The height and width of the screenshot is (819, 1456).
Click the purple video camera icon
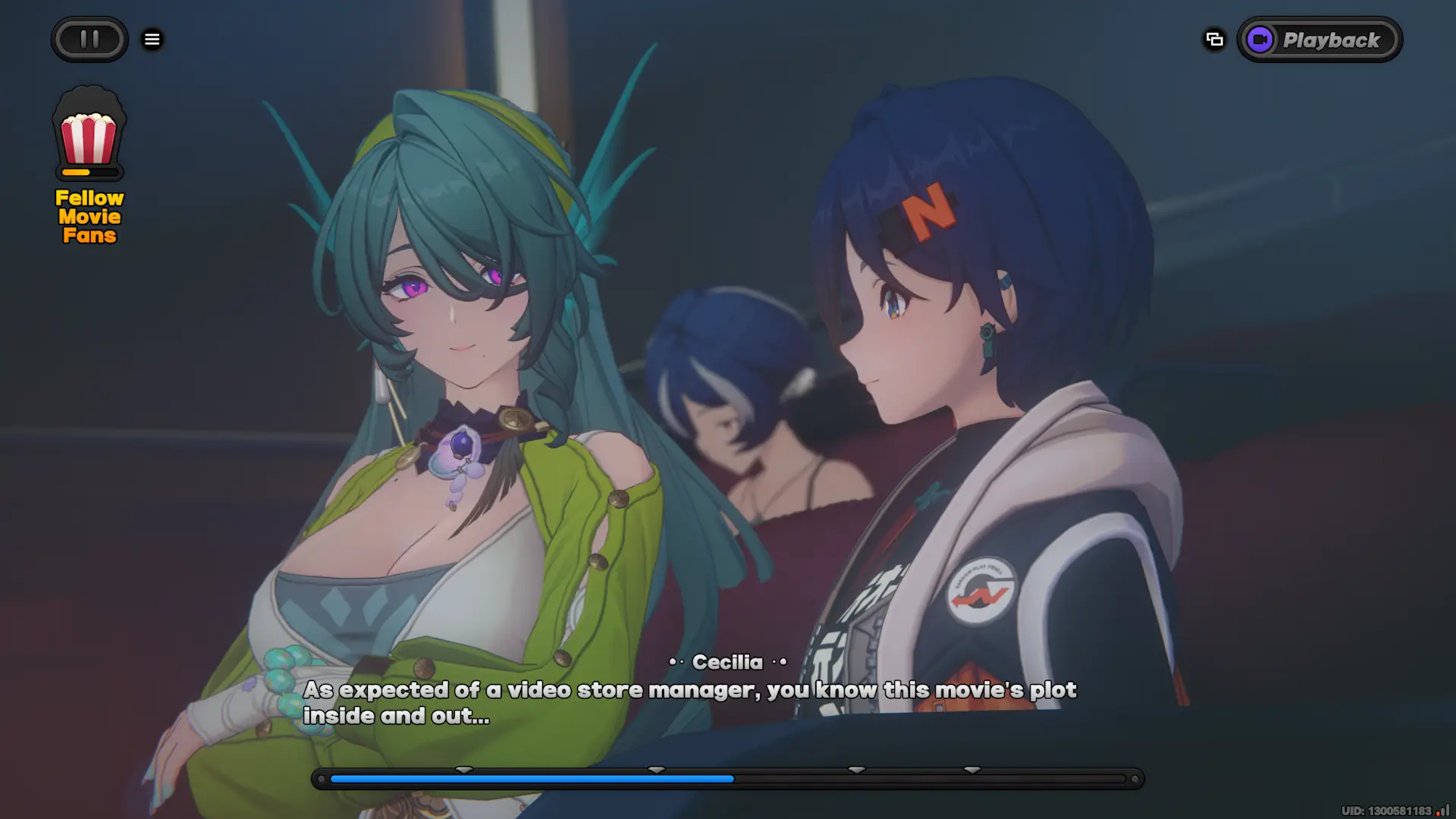[1260, 39]
